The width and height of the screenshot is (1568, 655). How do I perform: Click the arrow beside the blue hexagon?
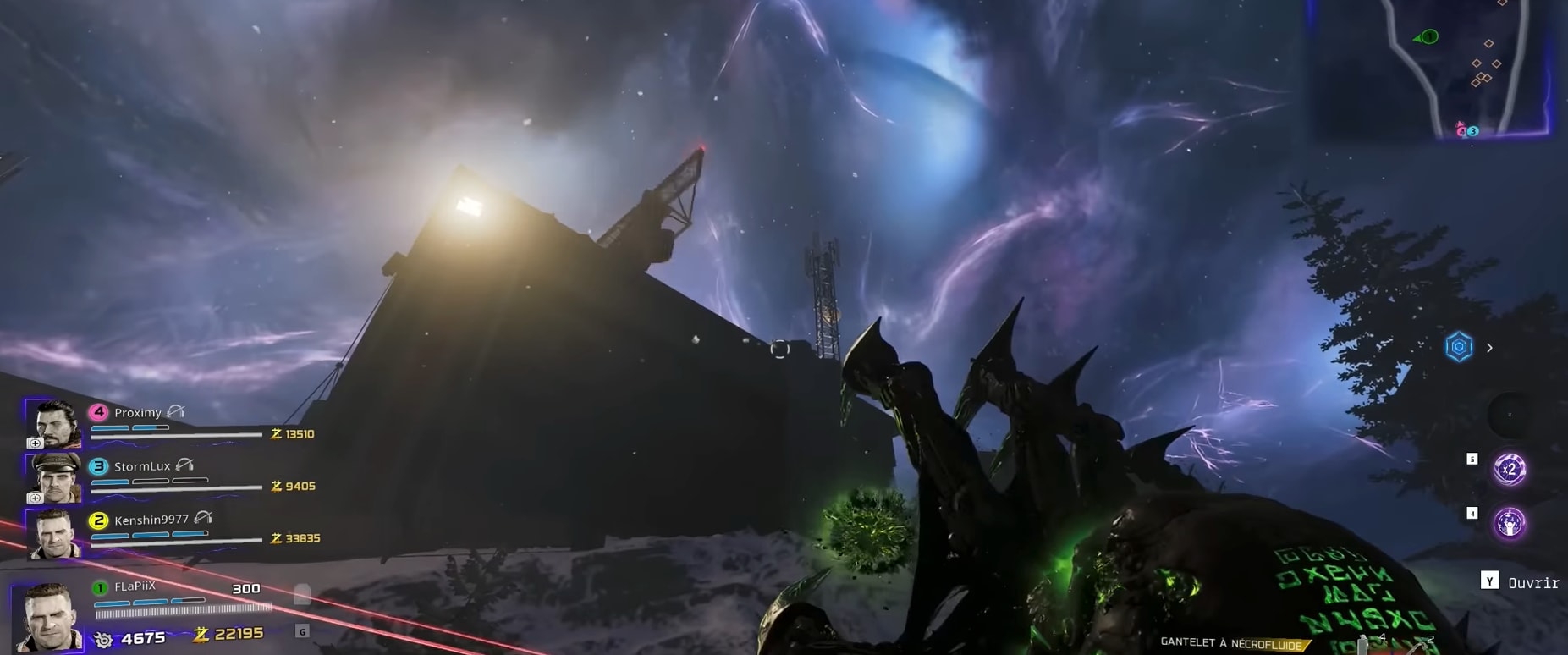(x=1489, y=348)
